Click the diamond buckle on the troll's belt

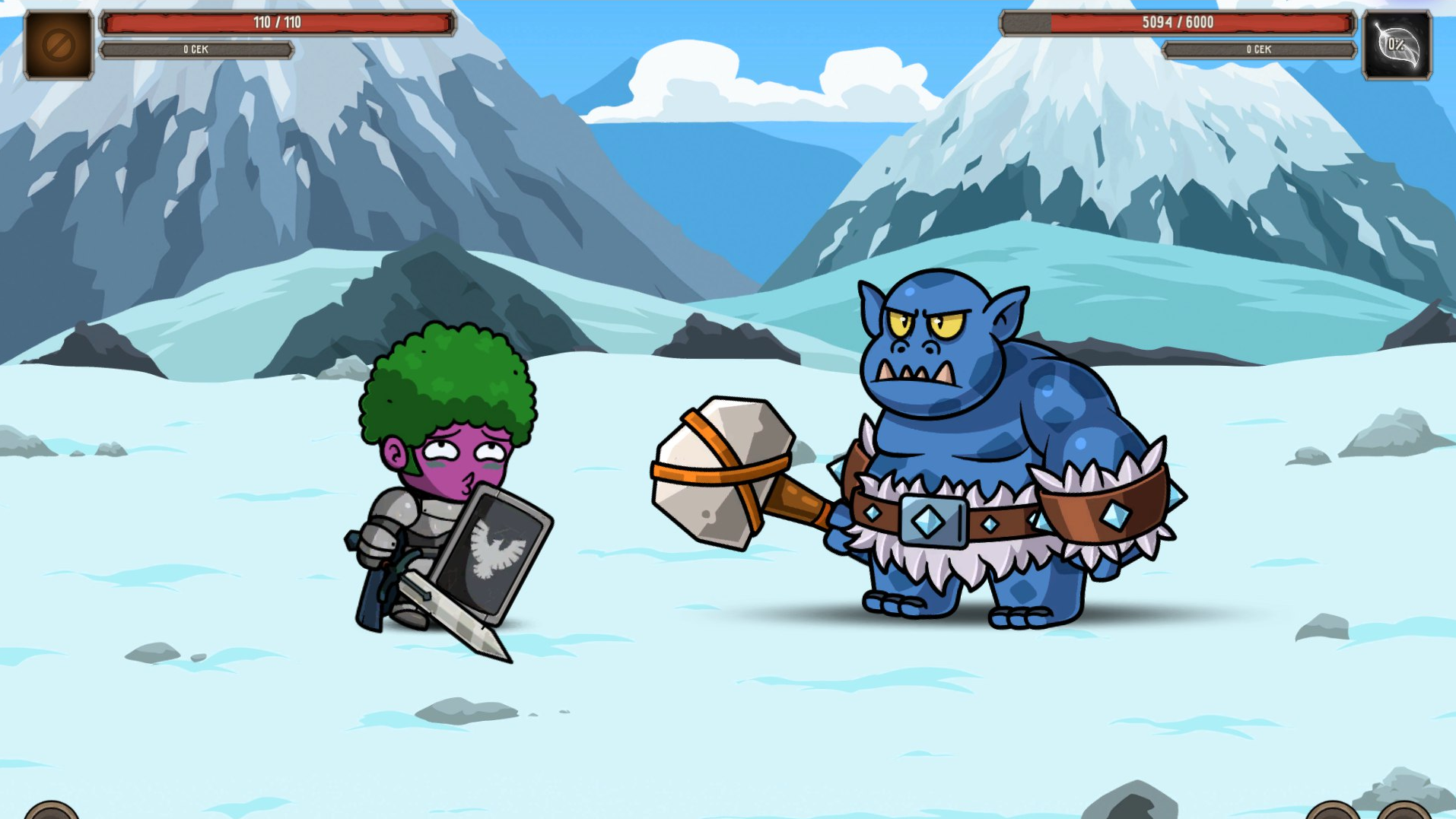click(x=932, y=519)
